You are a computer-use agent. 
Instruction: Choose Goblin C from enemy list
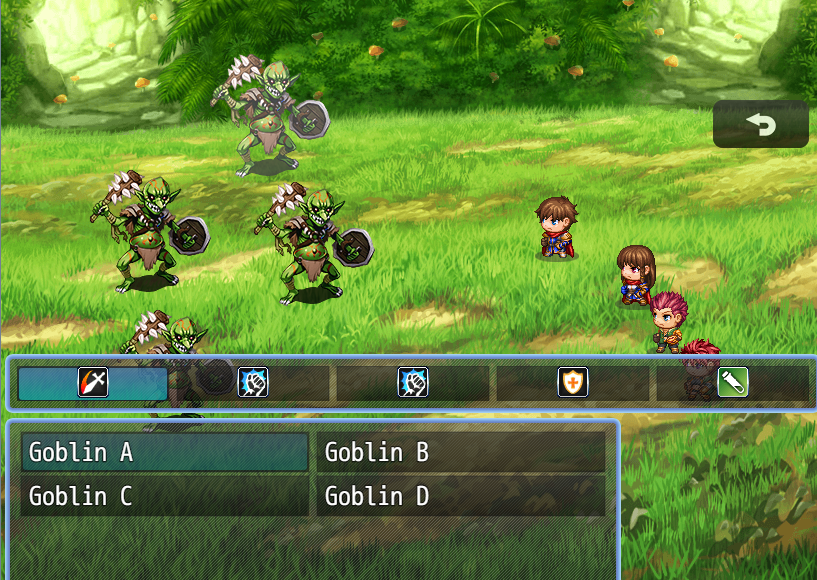[164, 496]
